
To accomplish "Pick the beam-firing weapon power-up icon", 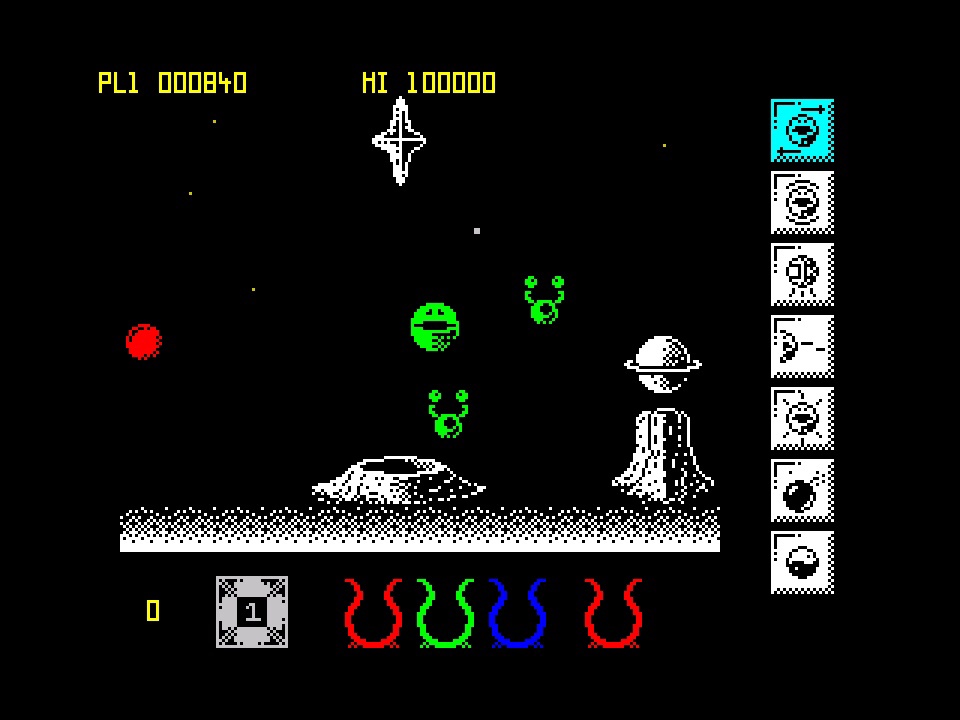I will [802, 346].
